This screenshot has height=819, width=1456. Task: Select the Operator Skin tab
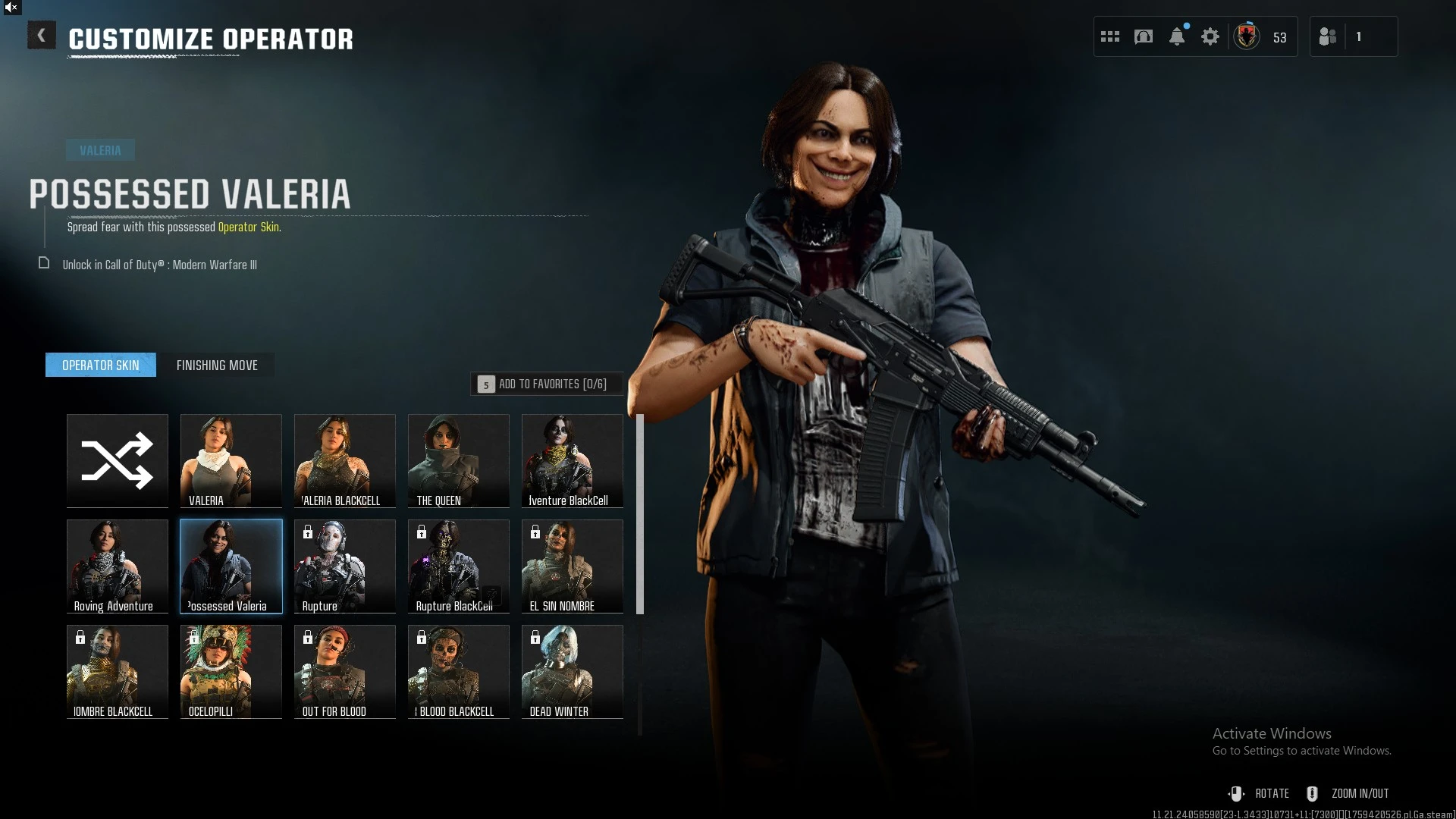101,365
